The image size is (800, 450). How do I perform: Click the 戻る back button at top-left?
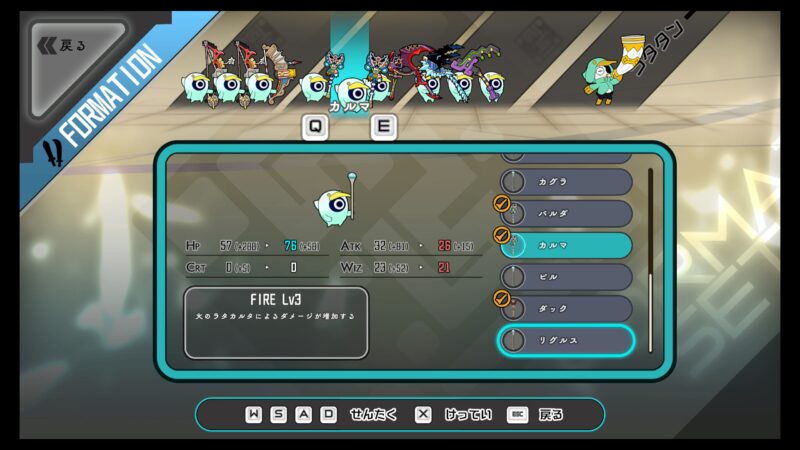tap(62, 46)
